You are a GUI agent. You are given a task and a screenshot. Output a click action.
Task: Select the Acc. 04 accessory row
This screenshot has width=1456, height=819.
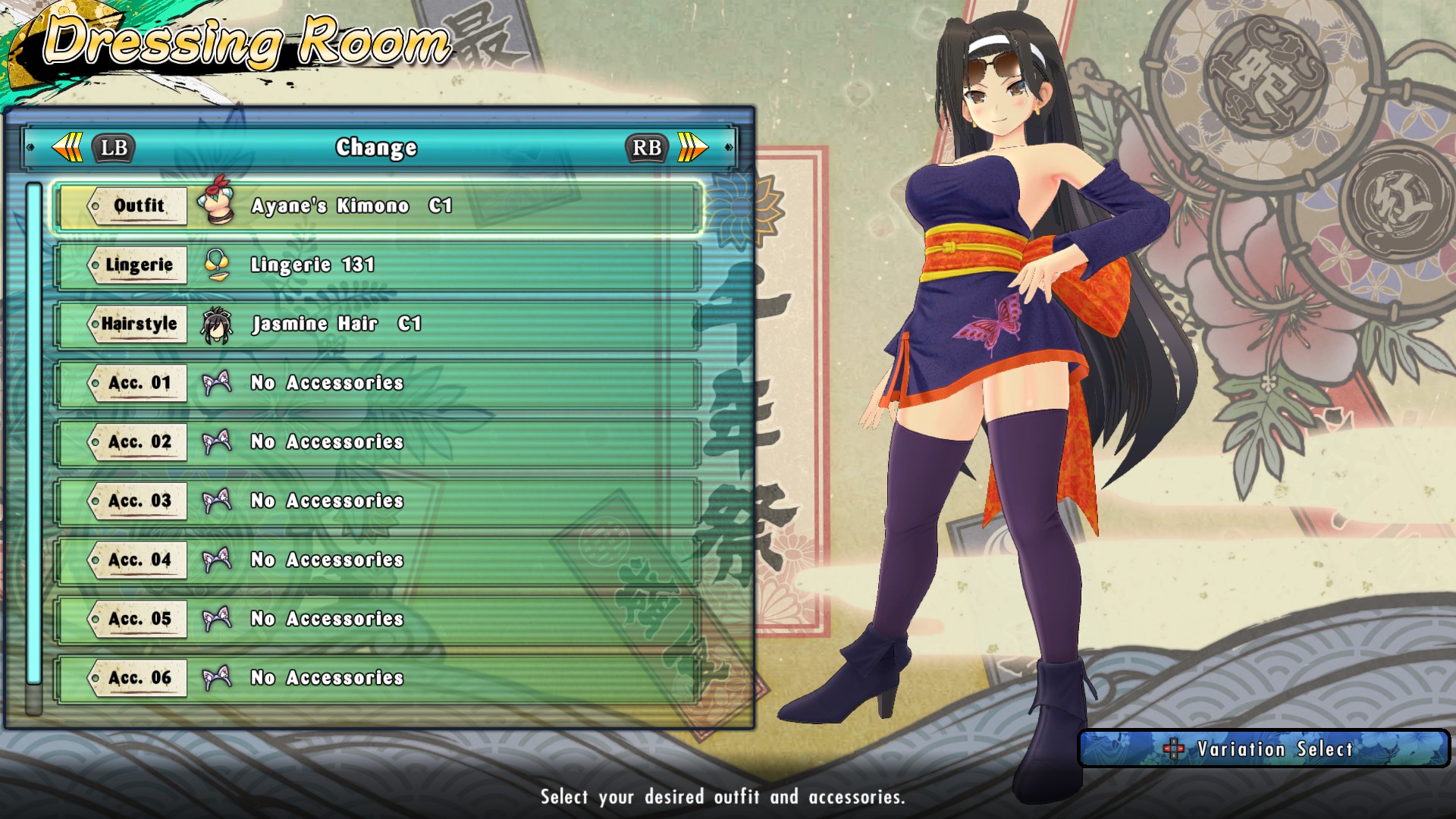377,560
